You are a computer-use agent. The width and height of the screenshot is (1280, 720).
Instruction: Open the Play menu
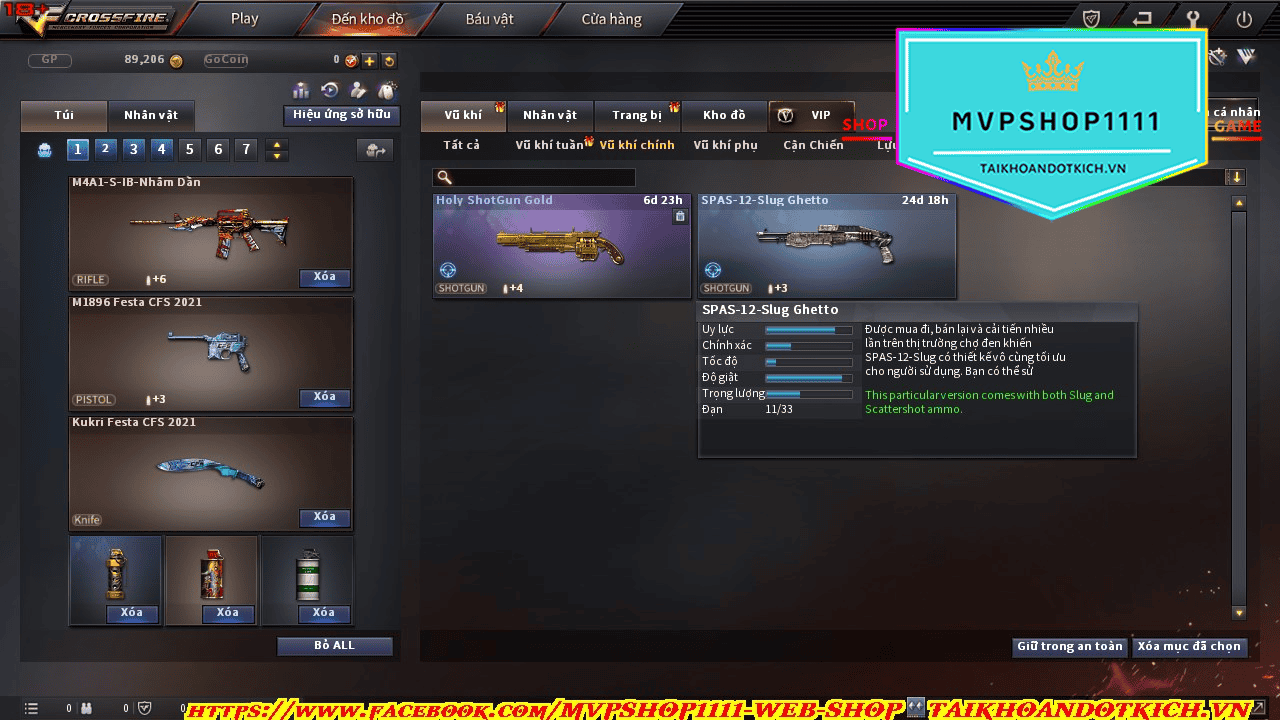[244, 19]
